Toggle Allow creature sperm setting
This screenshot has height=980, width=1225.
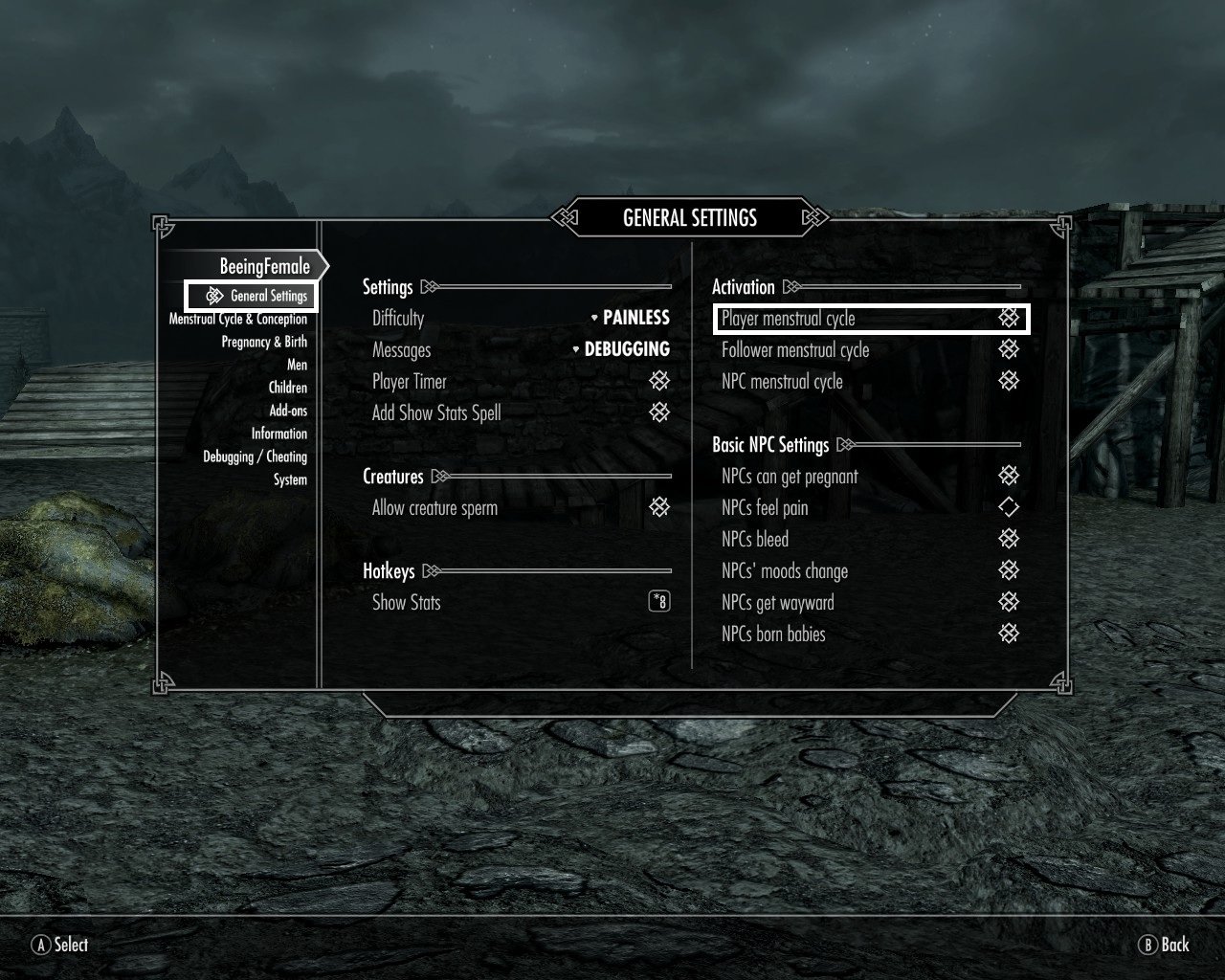(x=659, y=507)
